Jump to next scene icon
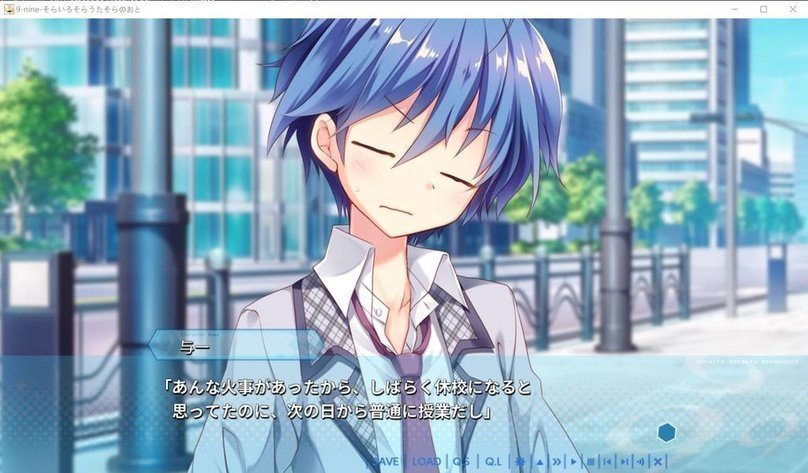Screen dimensions: 808x473 624,461
